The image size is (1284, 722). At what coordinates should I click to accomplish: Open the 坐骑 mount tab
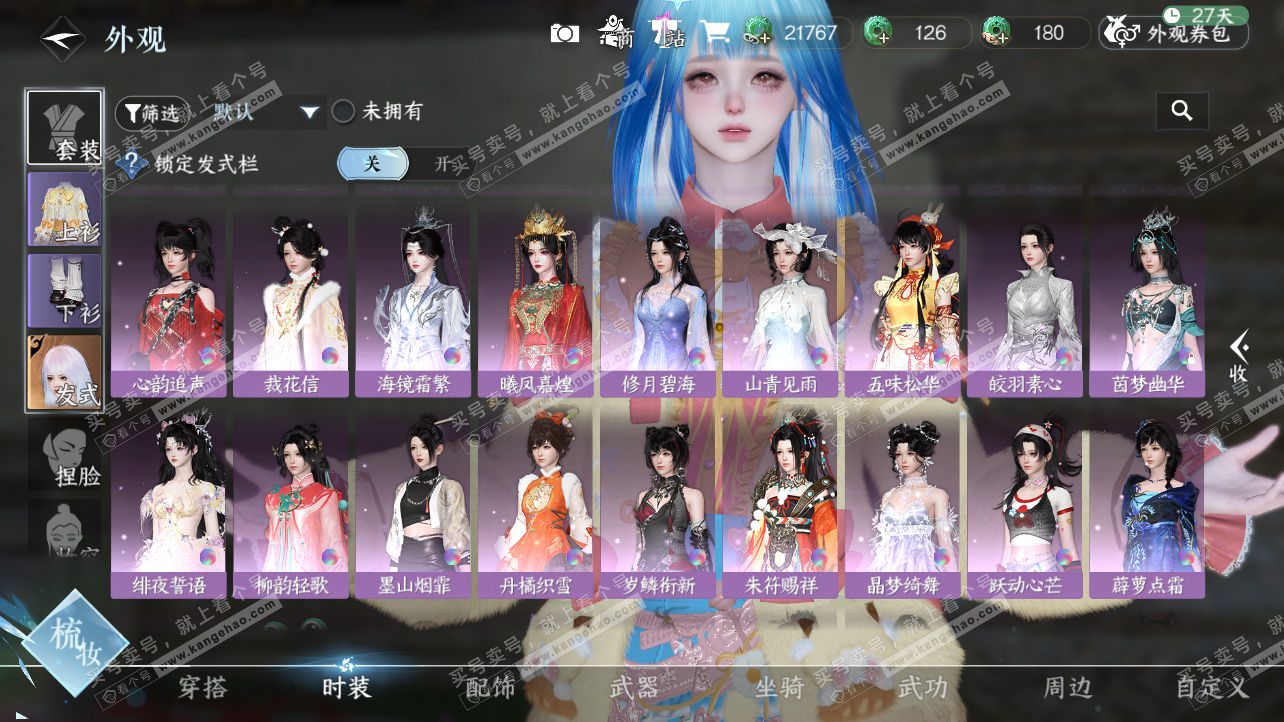tap(779, 687)
